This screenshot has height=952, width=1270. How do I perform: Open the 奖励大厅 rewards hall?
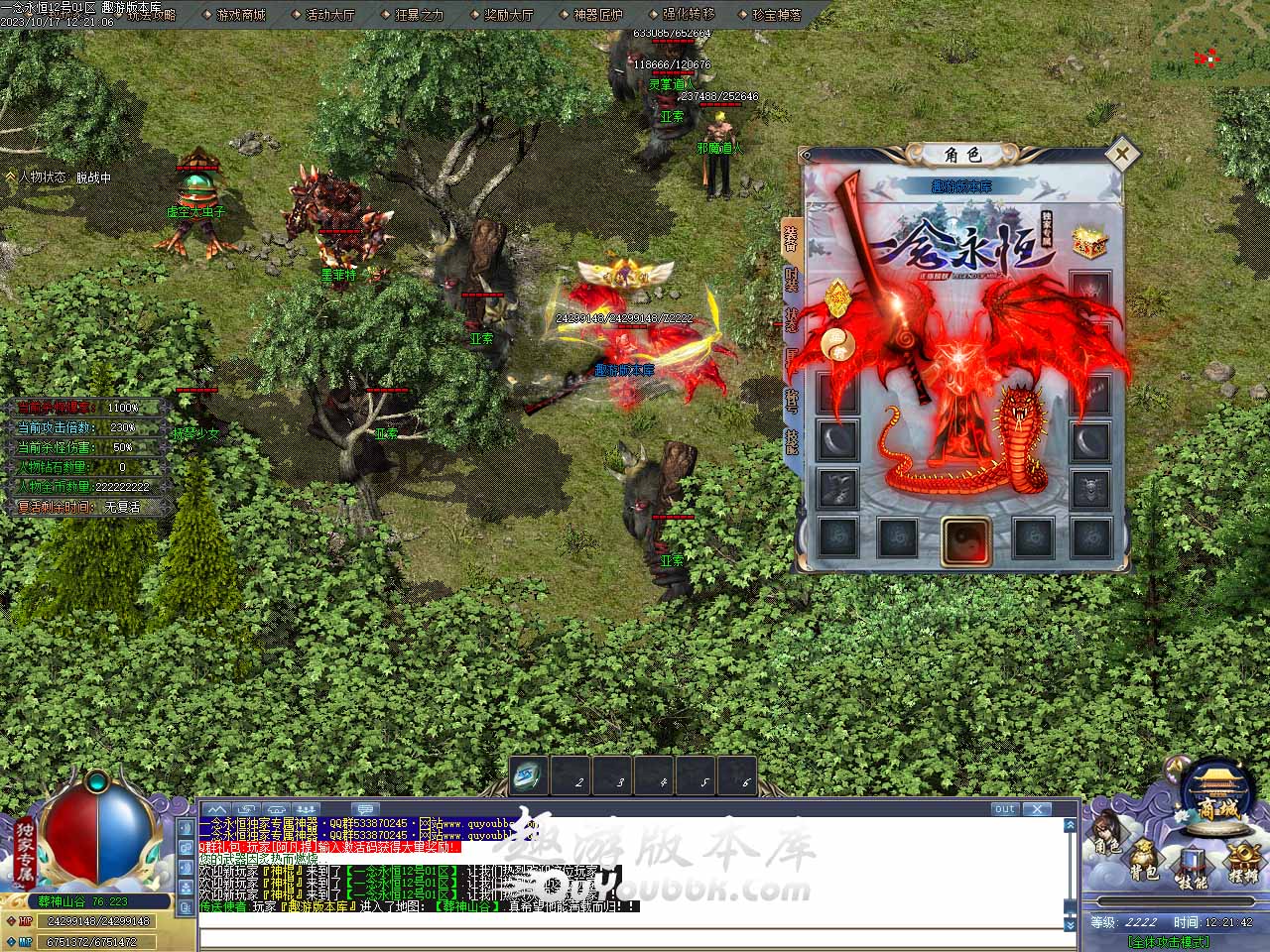pyautogui.click(x=508, y=15)
